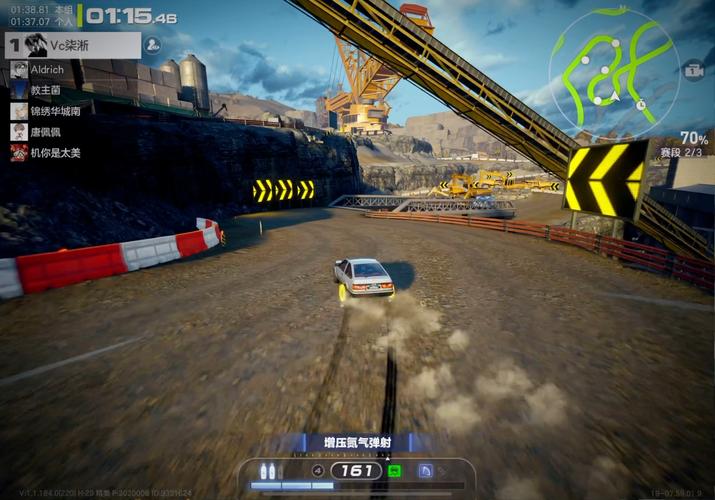This screenshot has height=500, width=715.
Task: Select racer 锦绣华城南 in the list
Action: pos(55,111)
